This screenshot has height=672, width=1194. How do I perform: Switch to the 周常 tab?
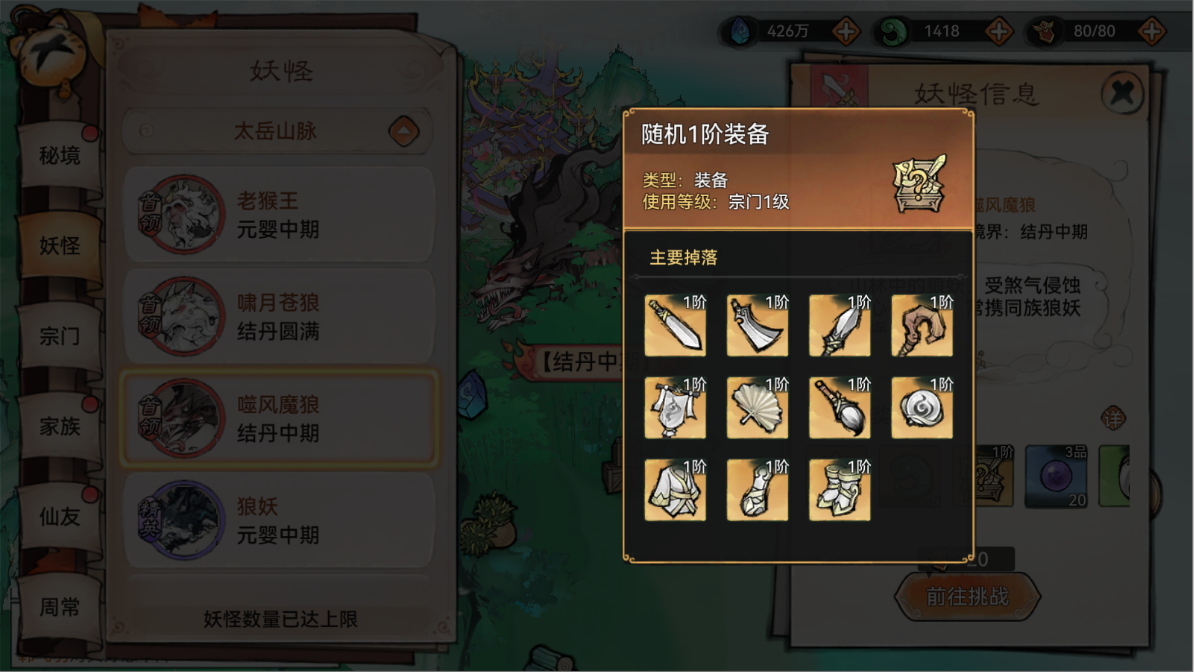[60, 606]
